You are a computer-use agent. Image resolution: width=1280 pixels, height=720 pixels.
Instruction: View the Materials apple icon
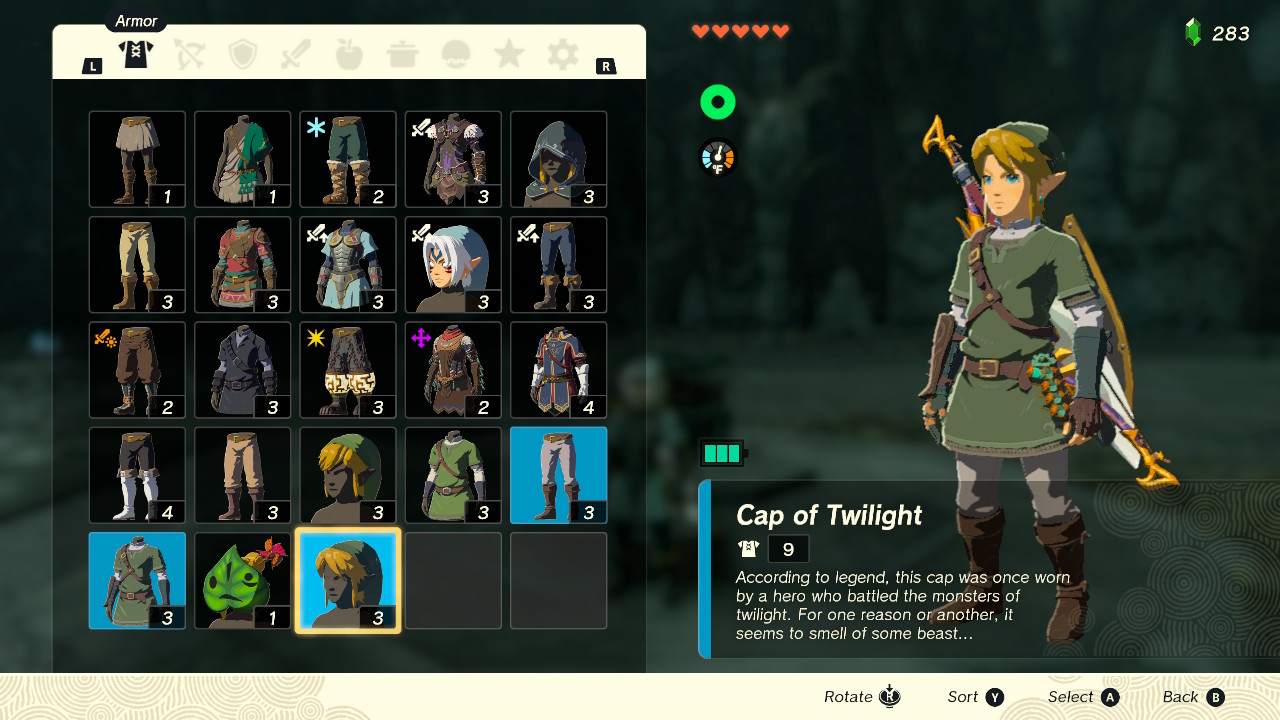[348, 55]
